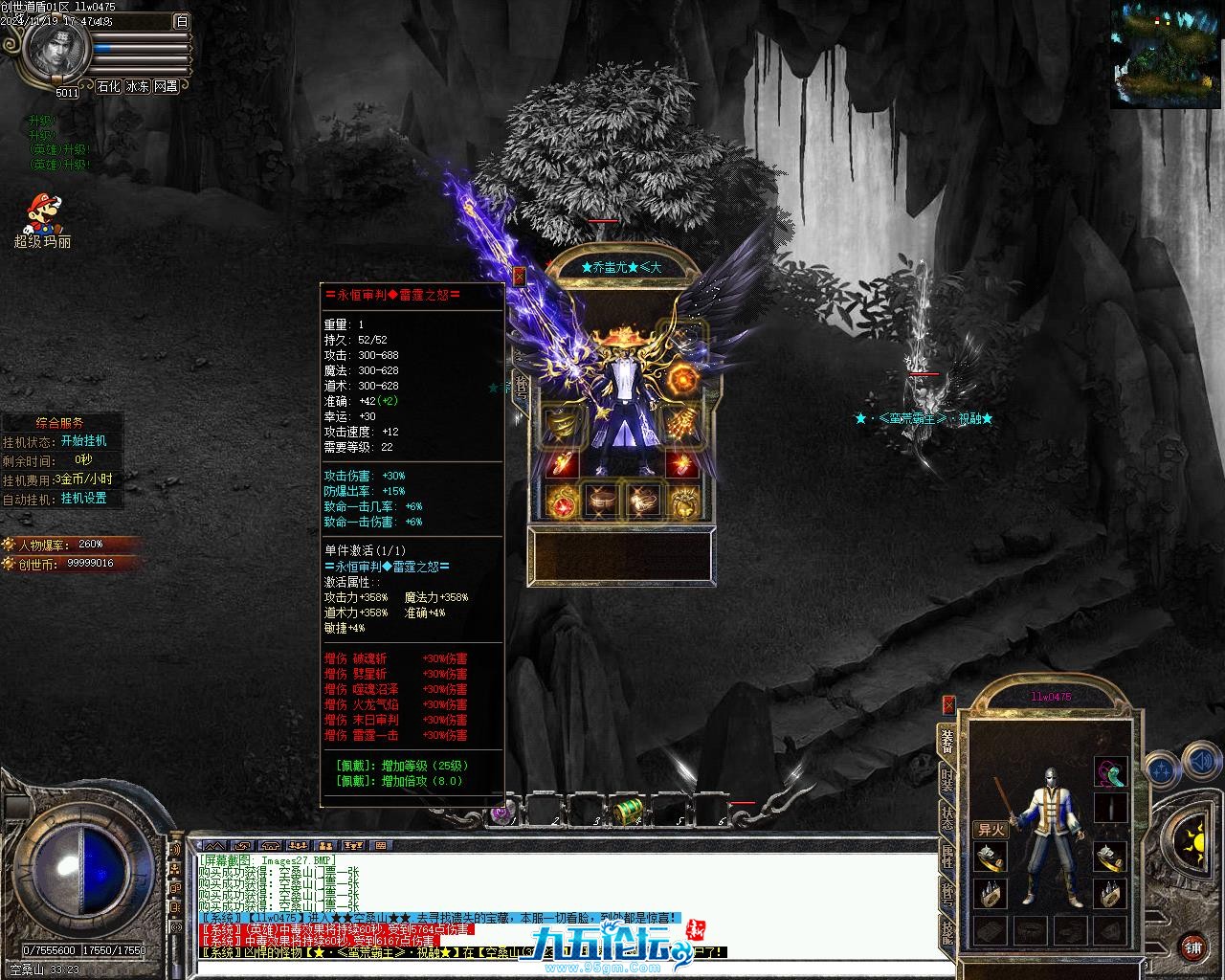The height and width of the screenshot is (980, 1225).
Task: Open the 超级玛丽 Mario event icon
Action: click(x=41, y=219)
